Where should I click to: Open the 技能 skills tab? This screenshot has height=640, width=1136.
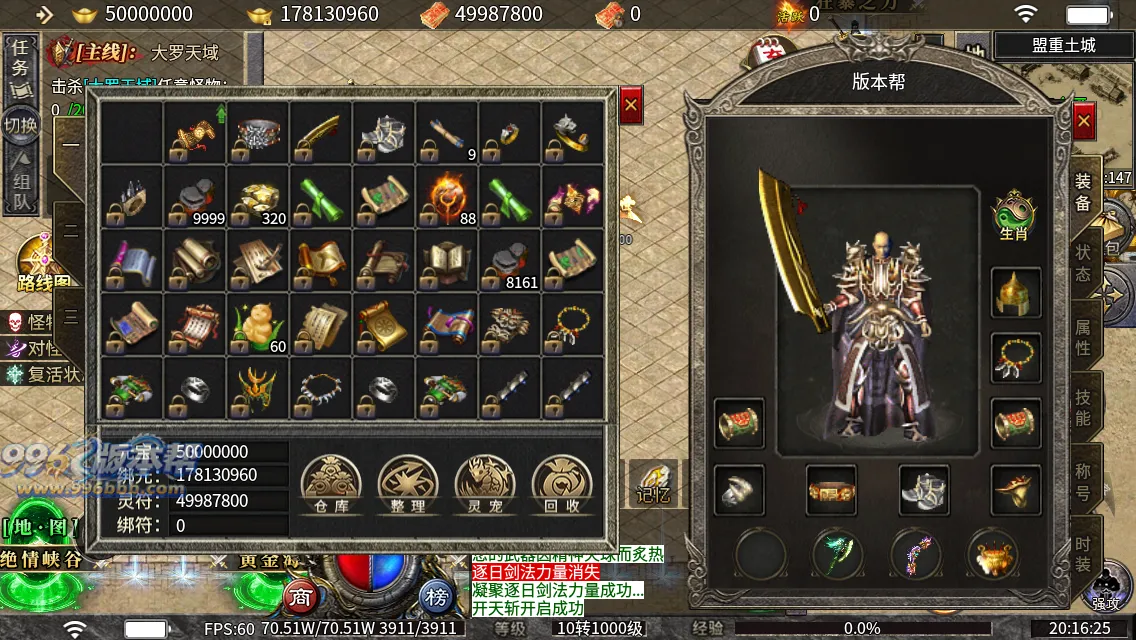1083,407
